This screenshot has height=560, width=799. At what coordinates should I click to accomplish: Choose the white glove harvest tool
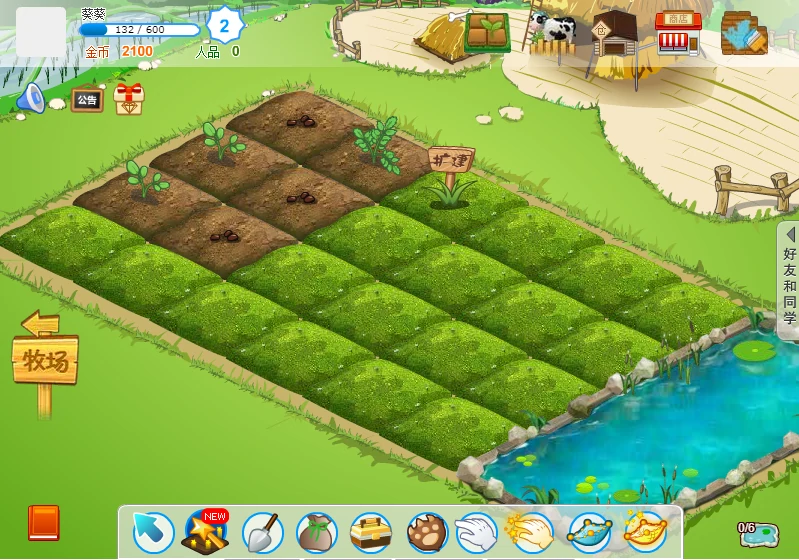[476, 532]
